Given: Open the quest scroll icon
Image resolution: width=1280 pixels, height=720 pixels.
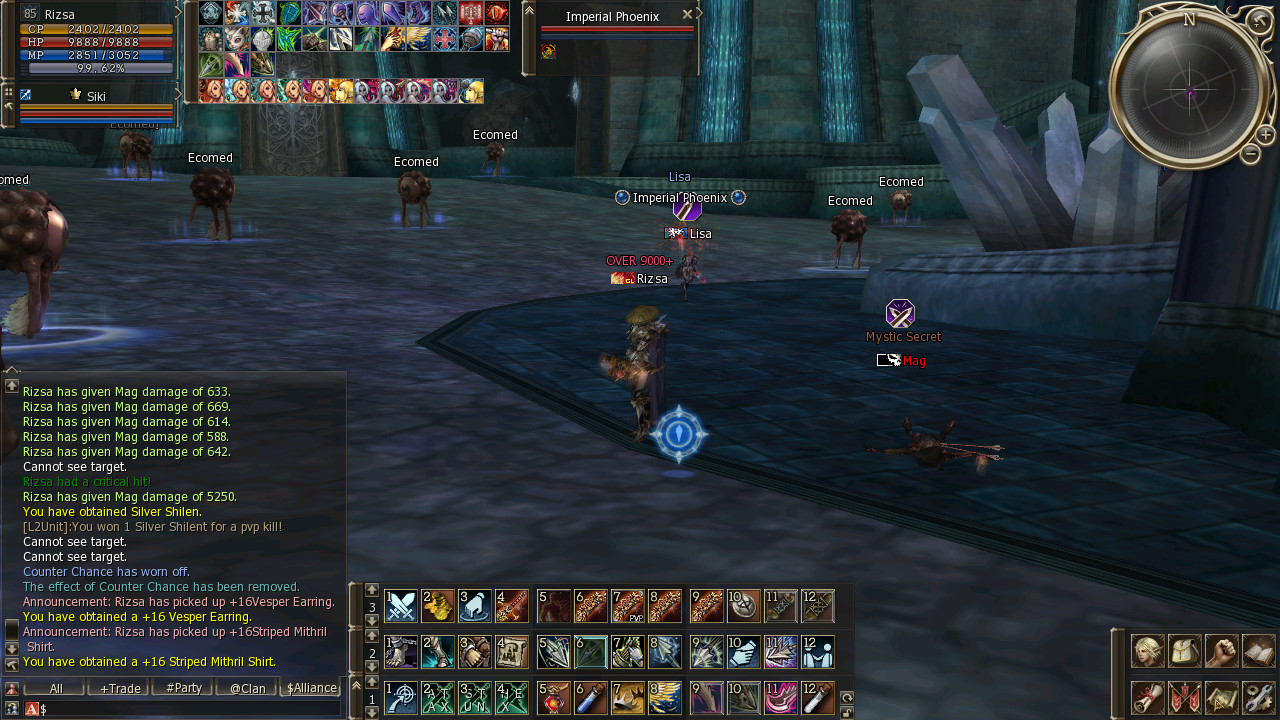Looking at the screenshot, I should [x=1146, y=697].
